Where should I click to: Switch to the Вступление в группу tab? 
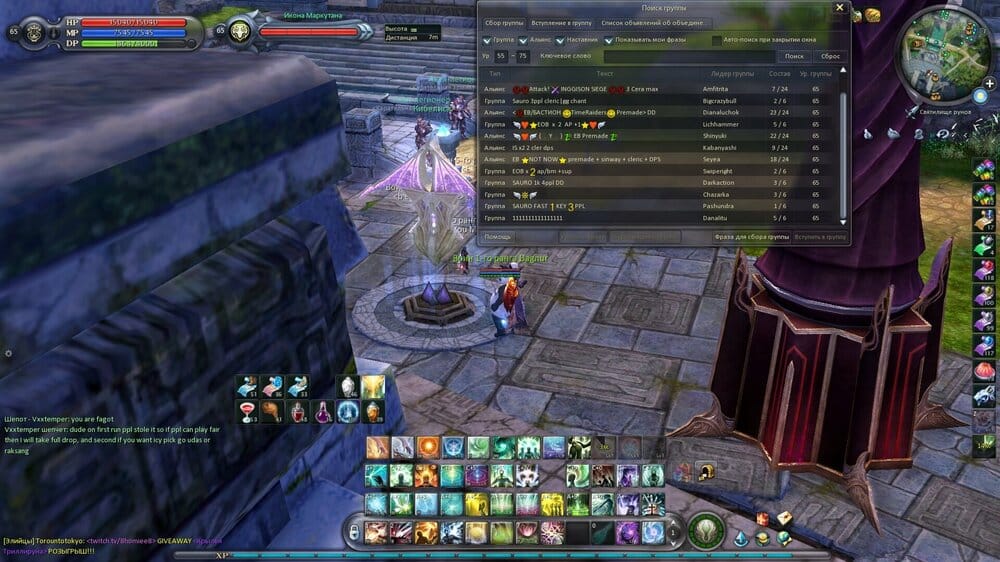click(561, 22)
